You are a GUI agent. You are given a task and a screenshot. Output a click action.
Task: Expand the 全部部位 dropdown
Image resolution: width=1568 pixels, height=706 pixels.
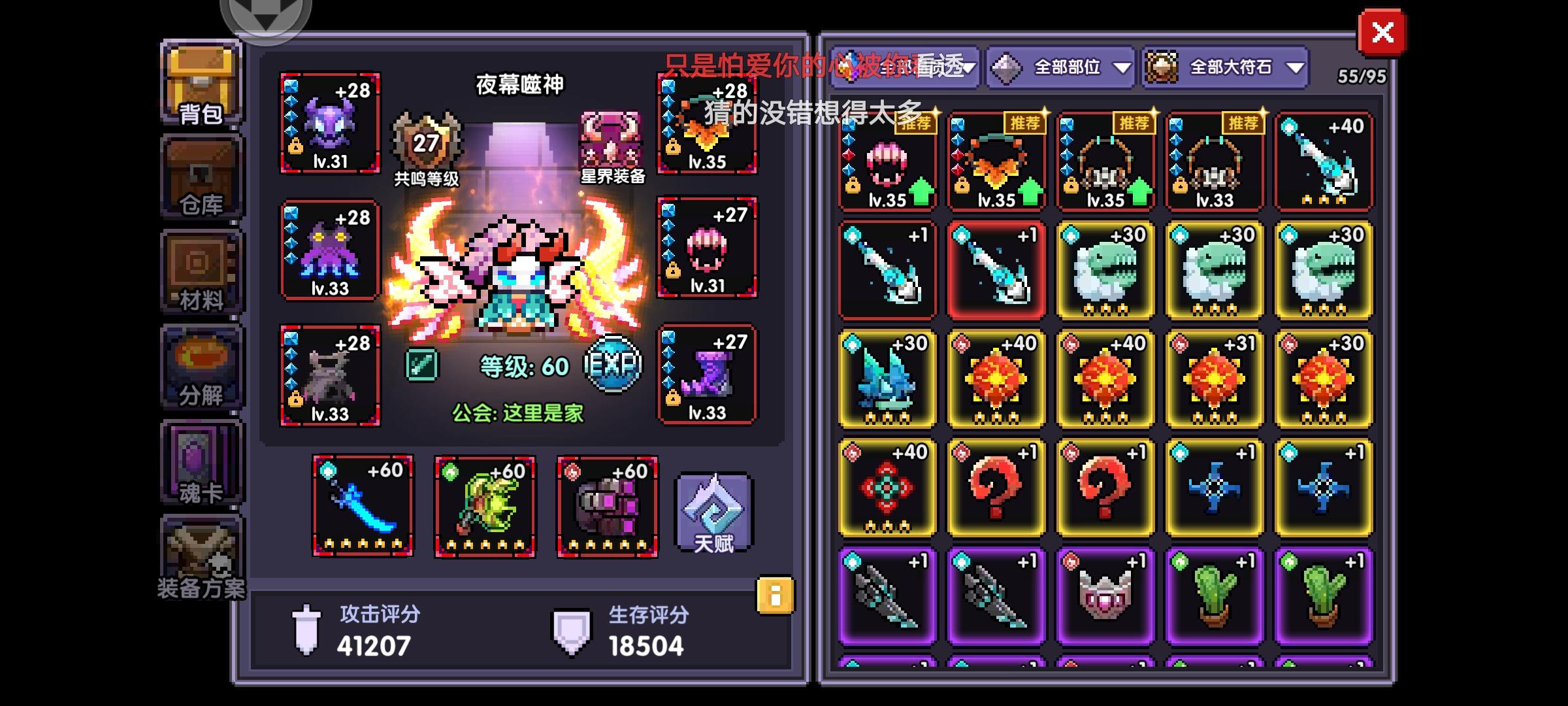point(1058,65)
